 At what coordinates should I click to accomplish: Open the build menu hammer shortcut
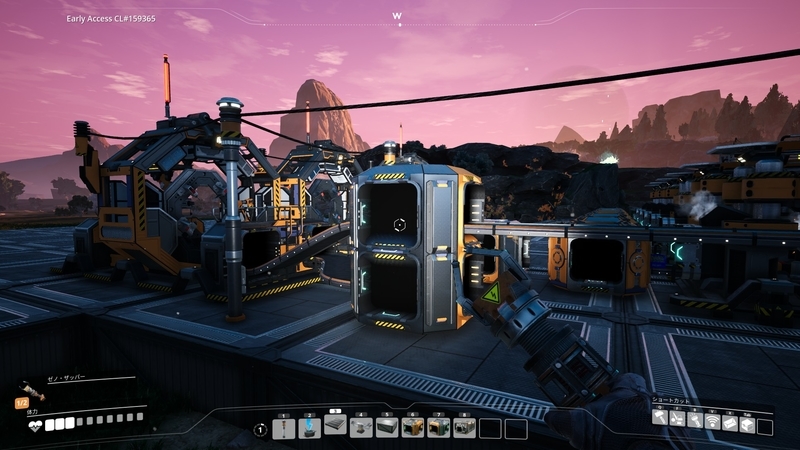[x=660, y=418]
